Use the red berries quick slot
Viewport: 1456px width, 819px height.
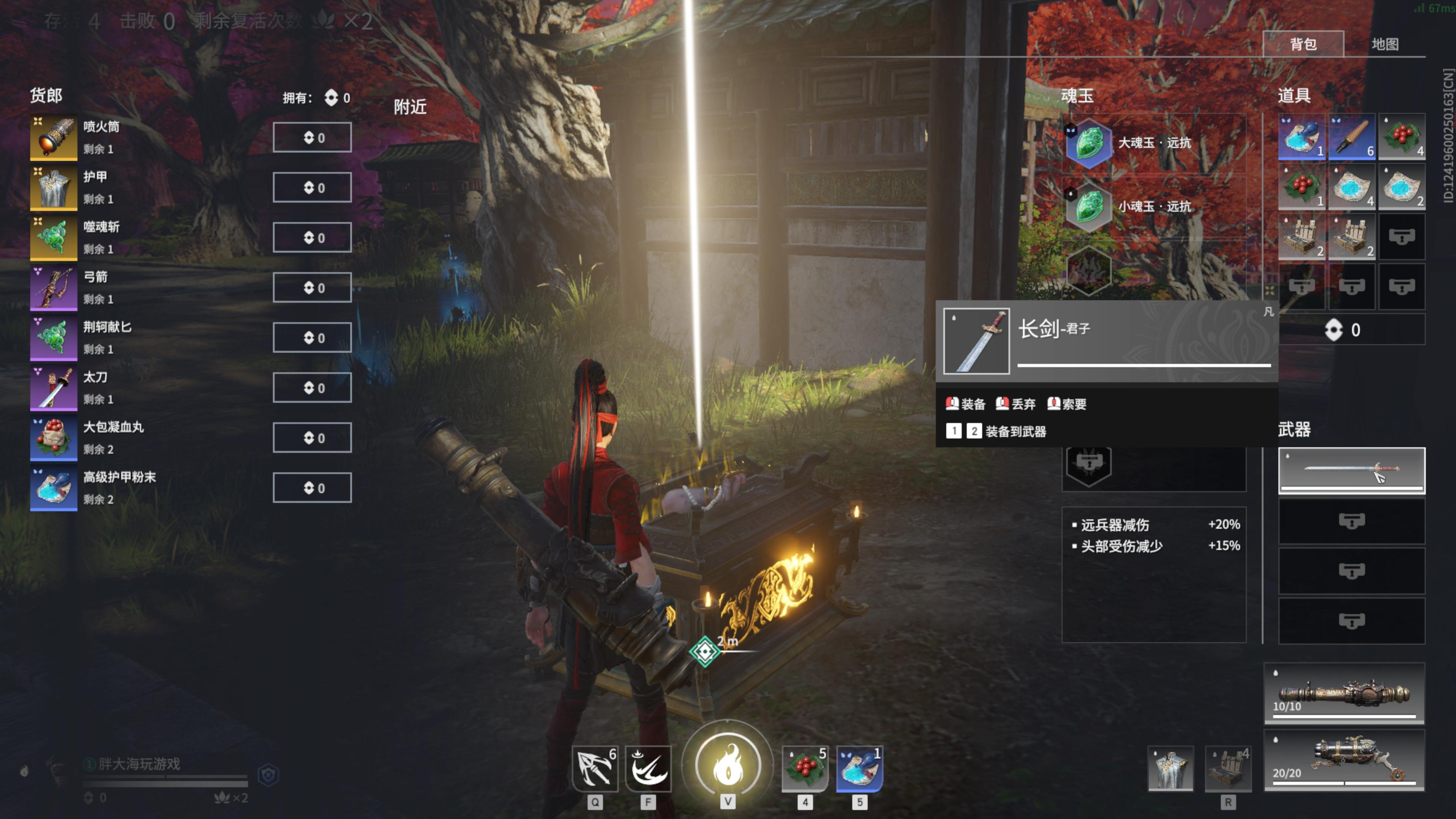(805, 768)
